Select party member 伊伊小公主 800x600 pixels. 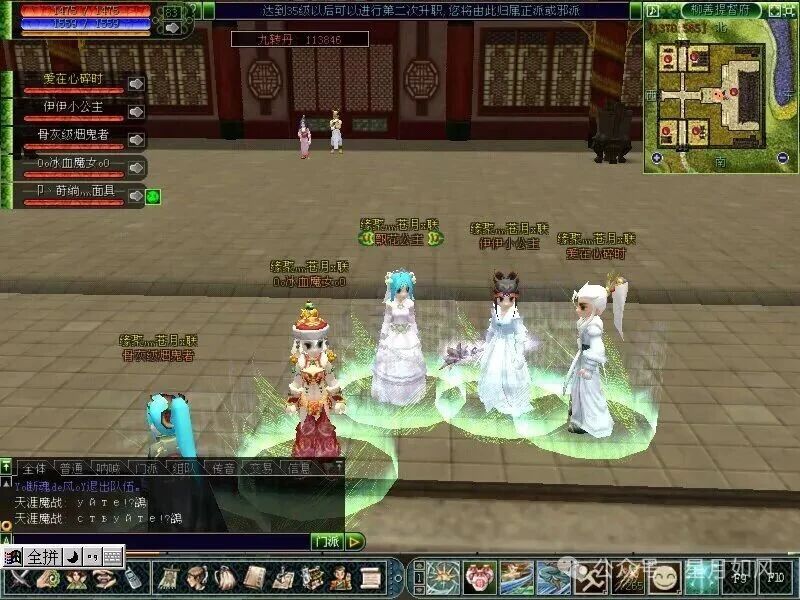[72, 106]
